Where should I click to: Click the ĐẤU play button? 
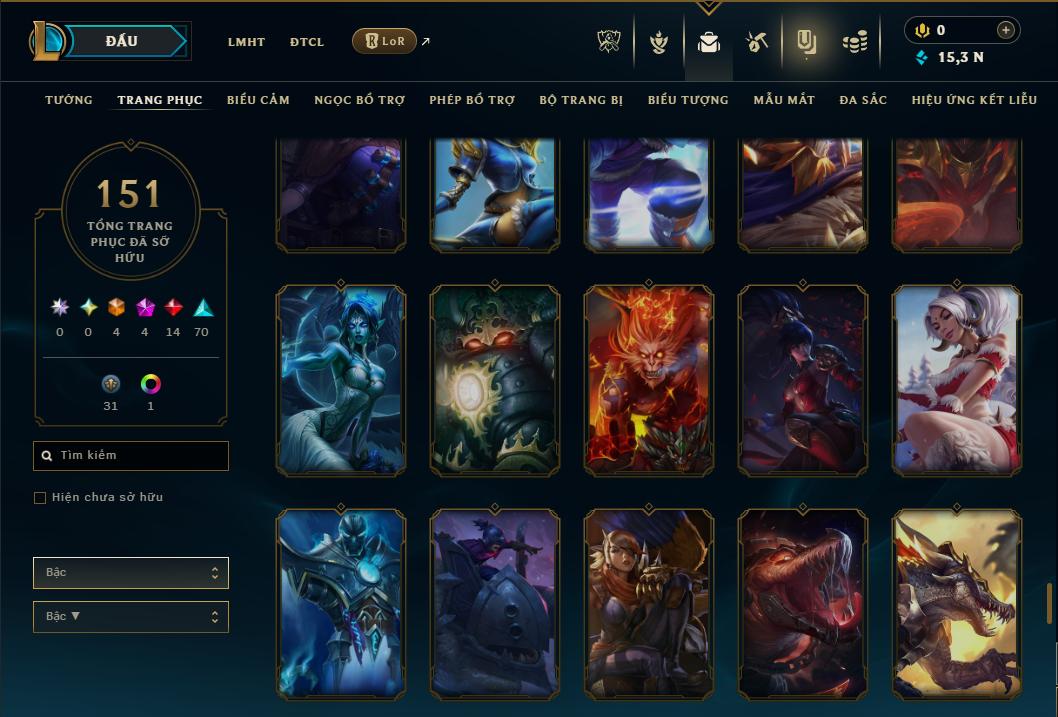[122, 41]
